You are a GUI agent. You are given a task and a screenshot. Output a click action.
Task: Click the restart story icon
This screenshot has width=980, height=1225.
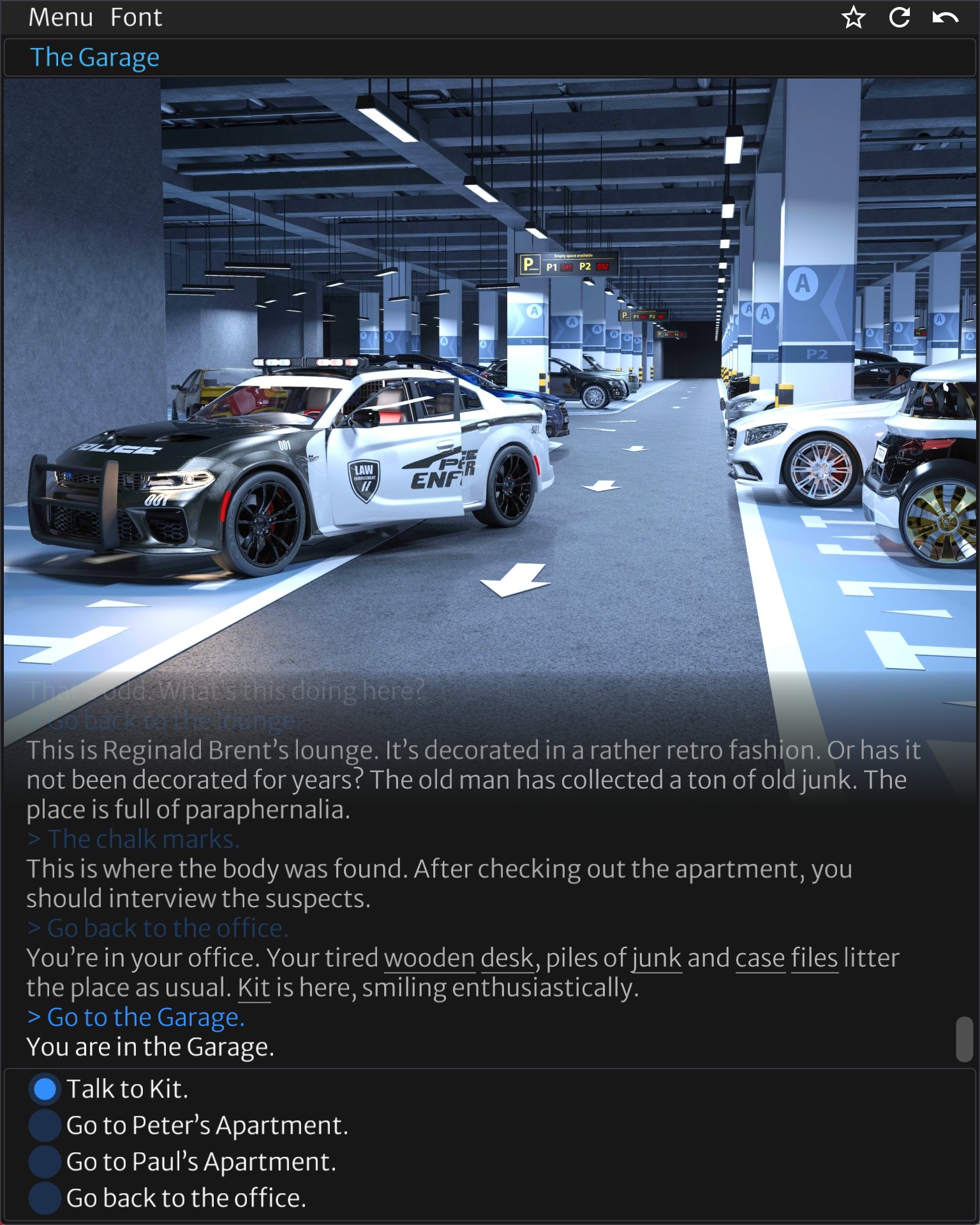898,18
